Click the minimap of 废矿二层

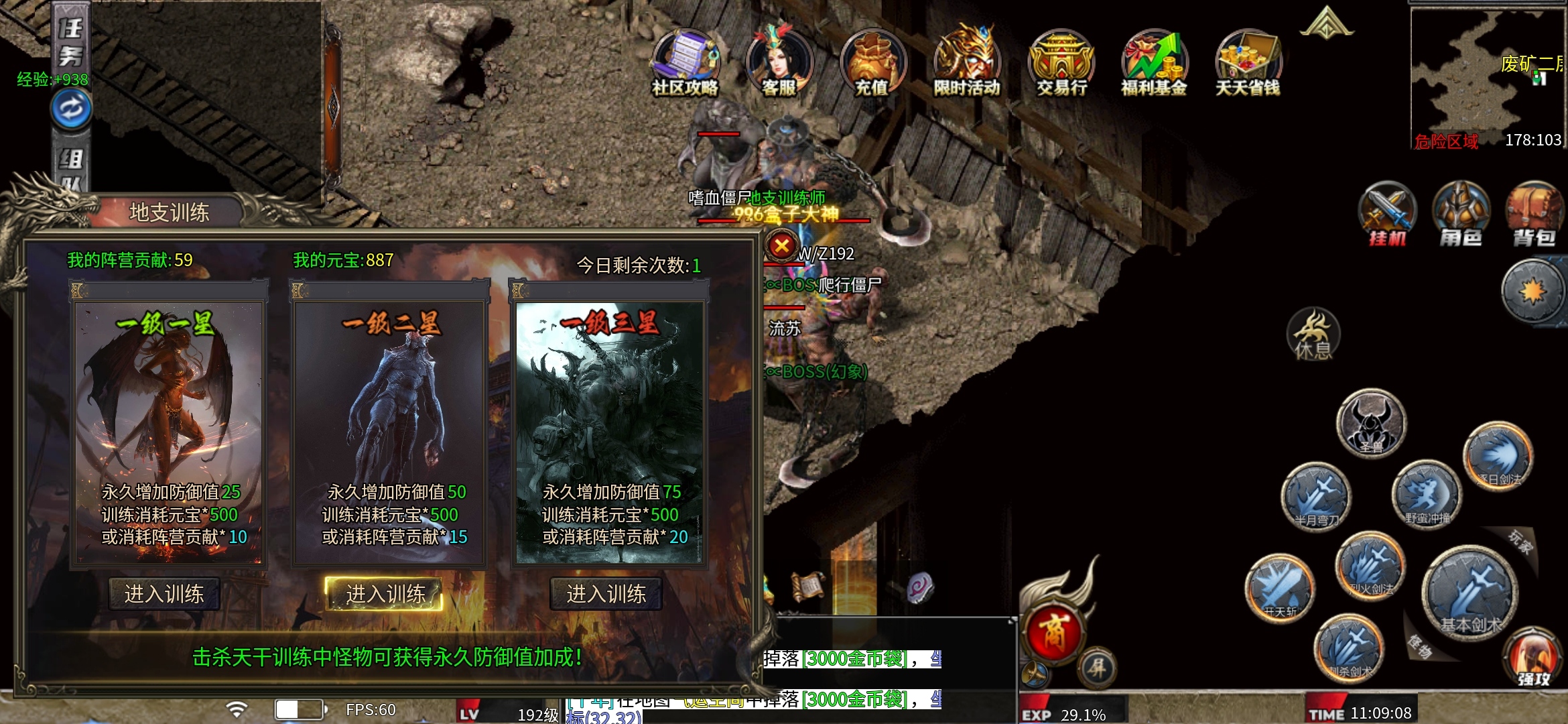click(1488, 74)
